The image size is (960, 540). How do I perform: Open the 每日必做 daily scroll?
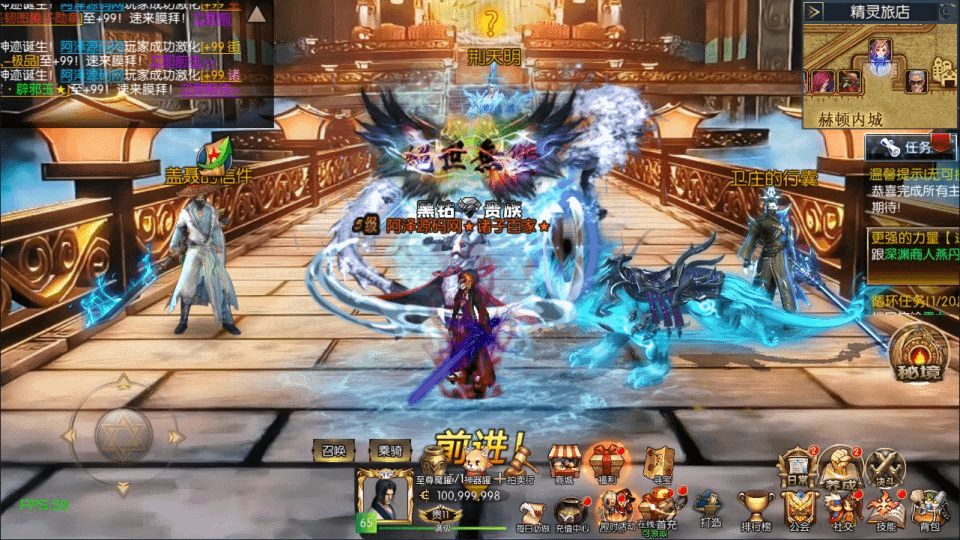tap(533, 512)
